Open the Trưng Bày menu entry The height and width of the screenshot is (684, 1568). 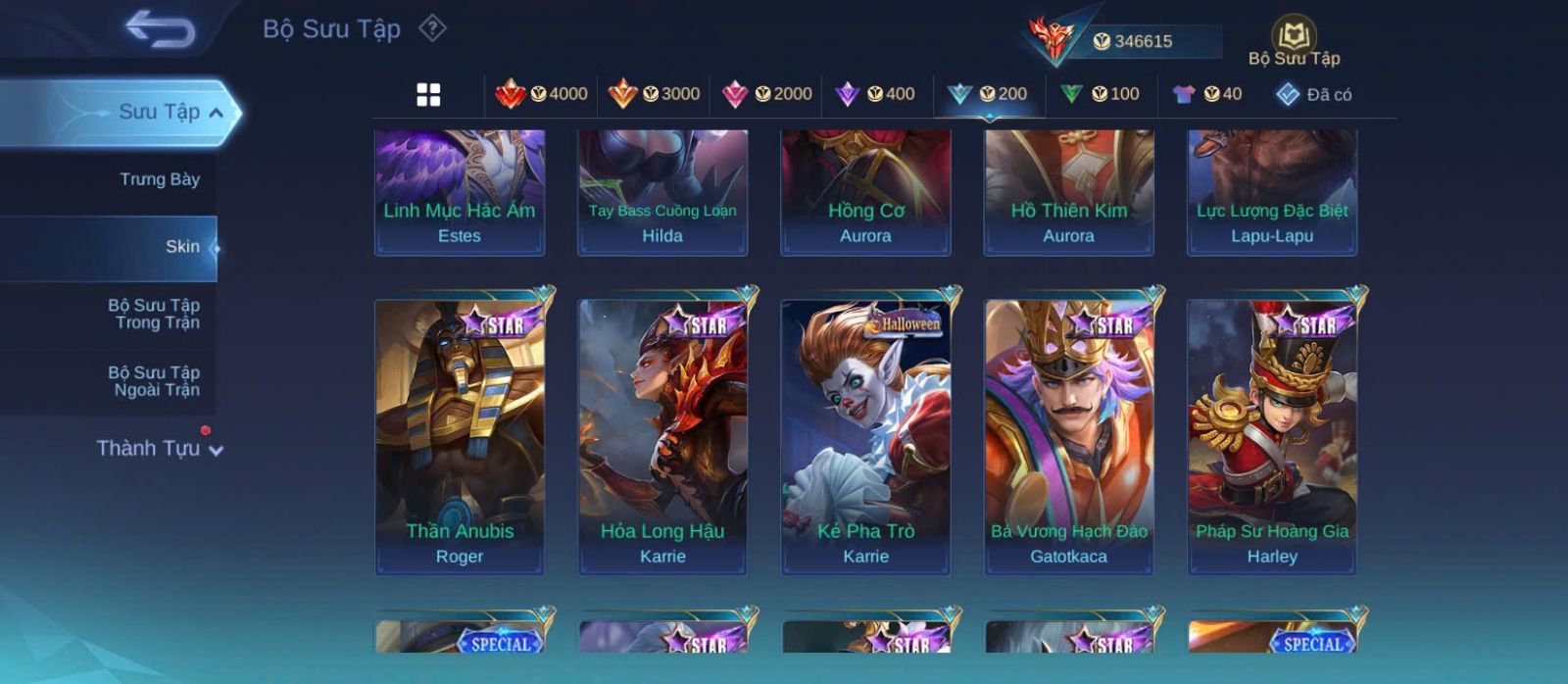(159, 179)
